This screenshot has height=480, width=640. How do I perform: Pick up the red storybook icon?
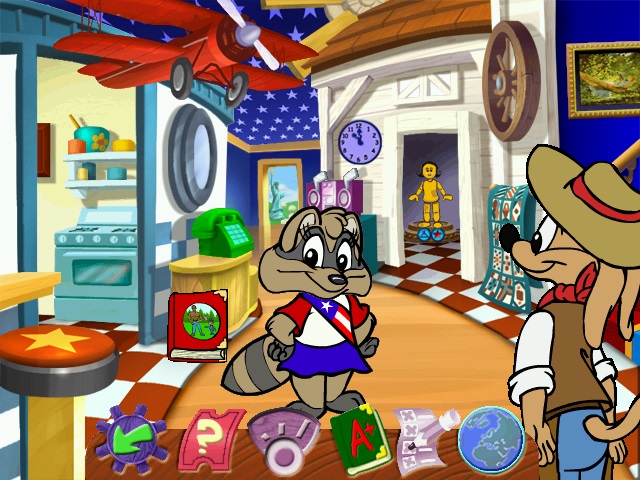click(199, 324)
